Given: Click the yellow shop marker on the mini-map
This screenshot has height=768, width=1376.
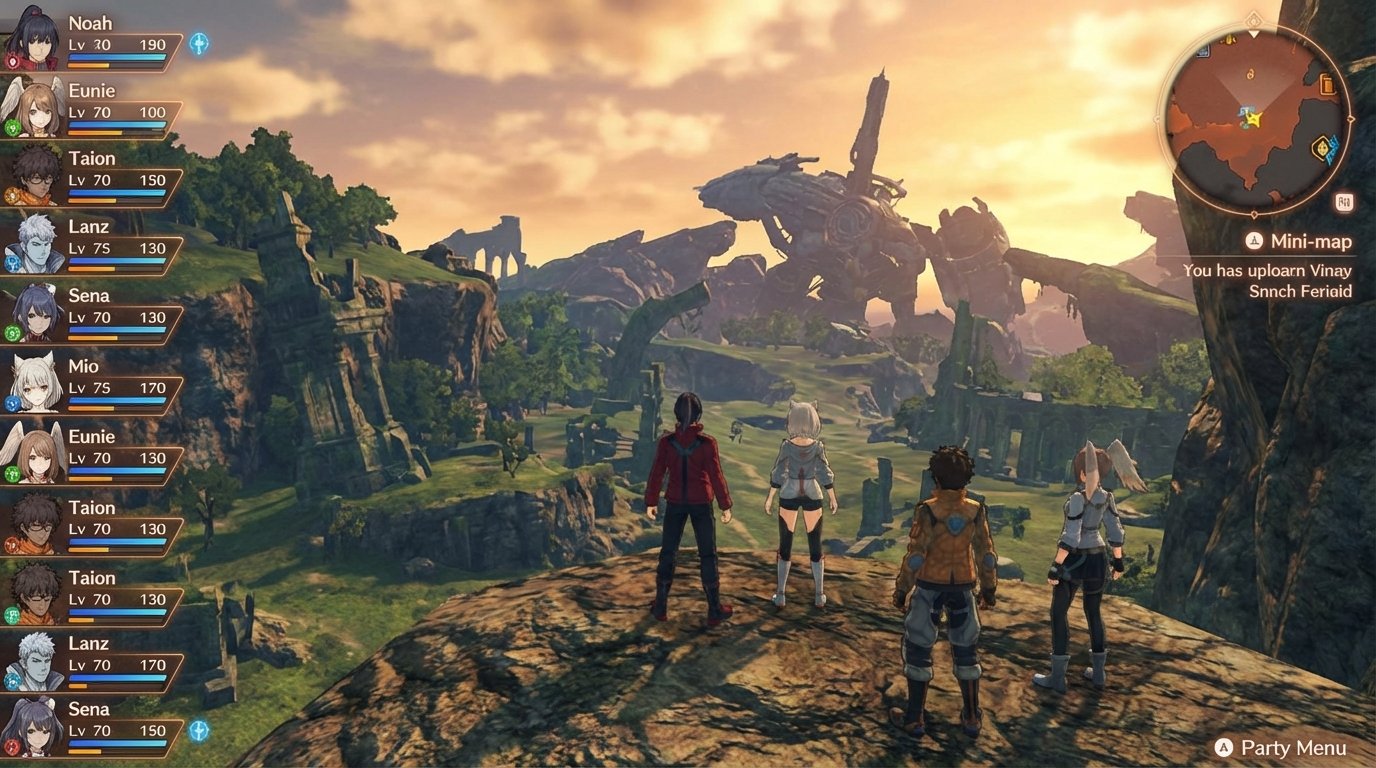Looking at the screenshot, I should click(1229, 40).
